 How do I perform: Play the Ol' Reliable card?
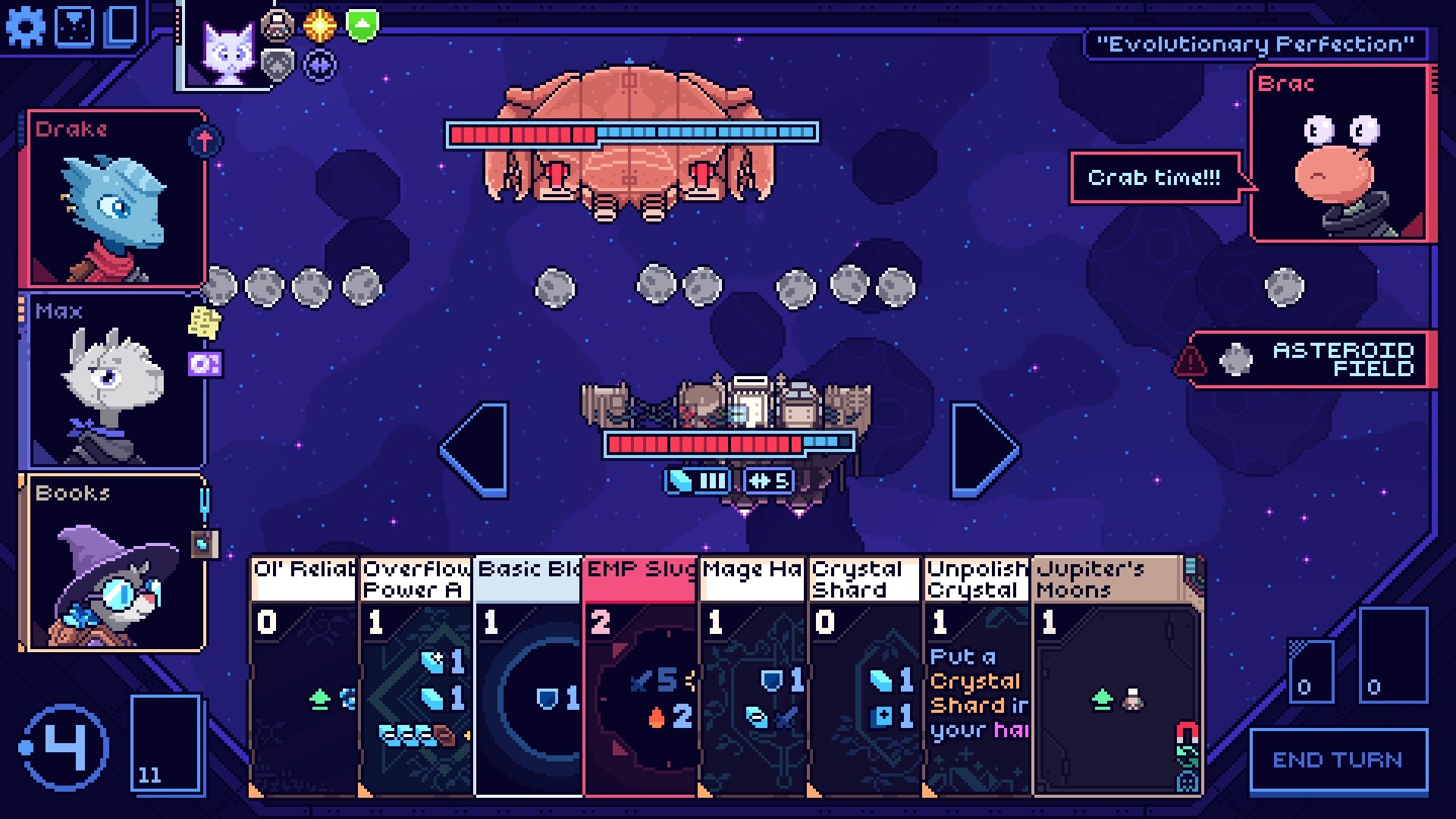point(304,675)
